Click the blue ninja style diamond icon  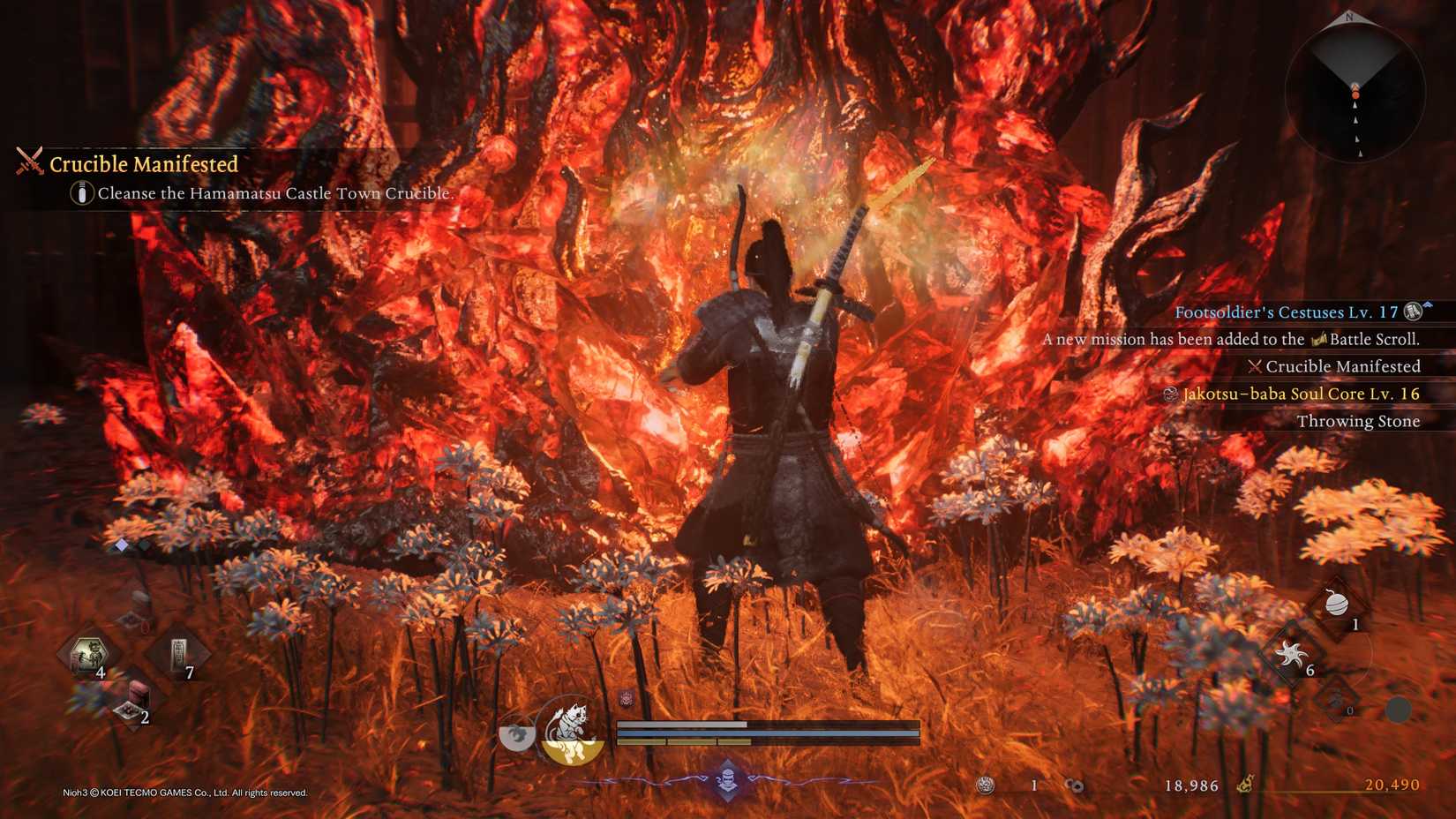727,779
